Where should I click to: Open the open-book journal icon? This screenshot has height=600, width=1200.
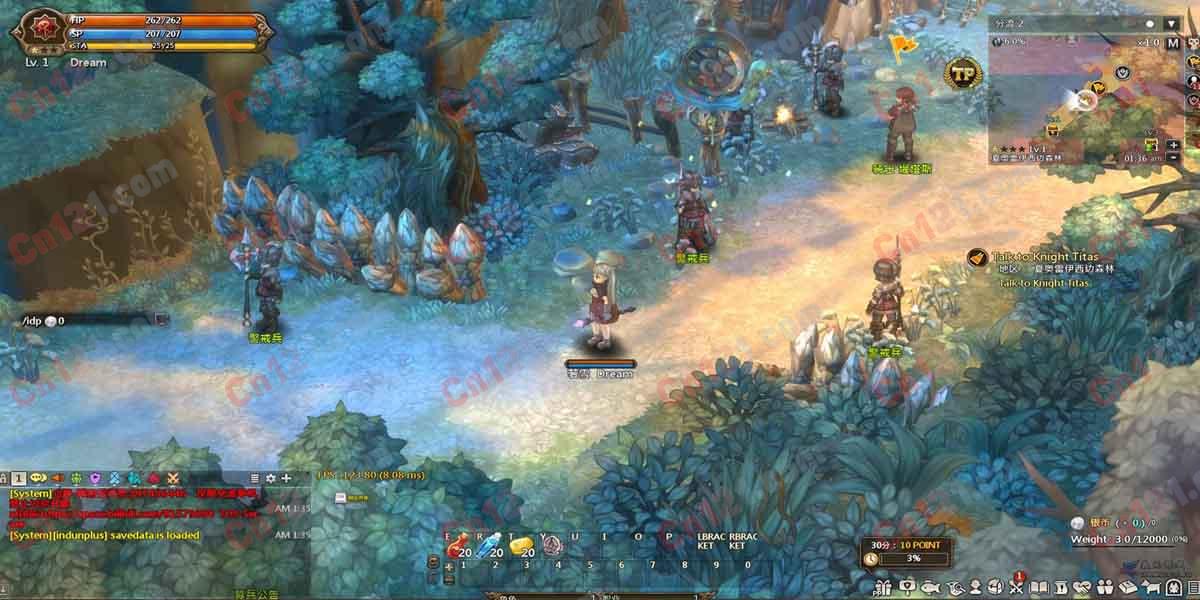1039,587
